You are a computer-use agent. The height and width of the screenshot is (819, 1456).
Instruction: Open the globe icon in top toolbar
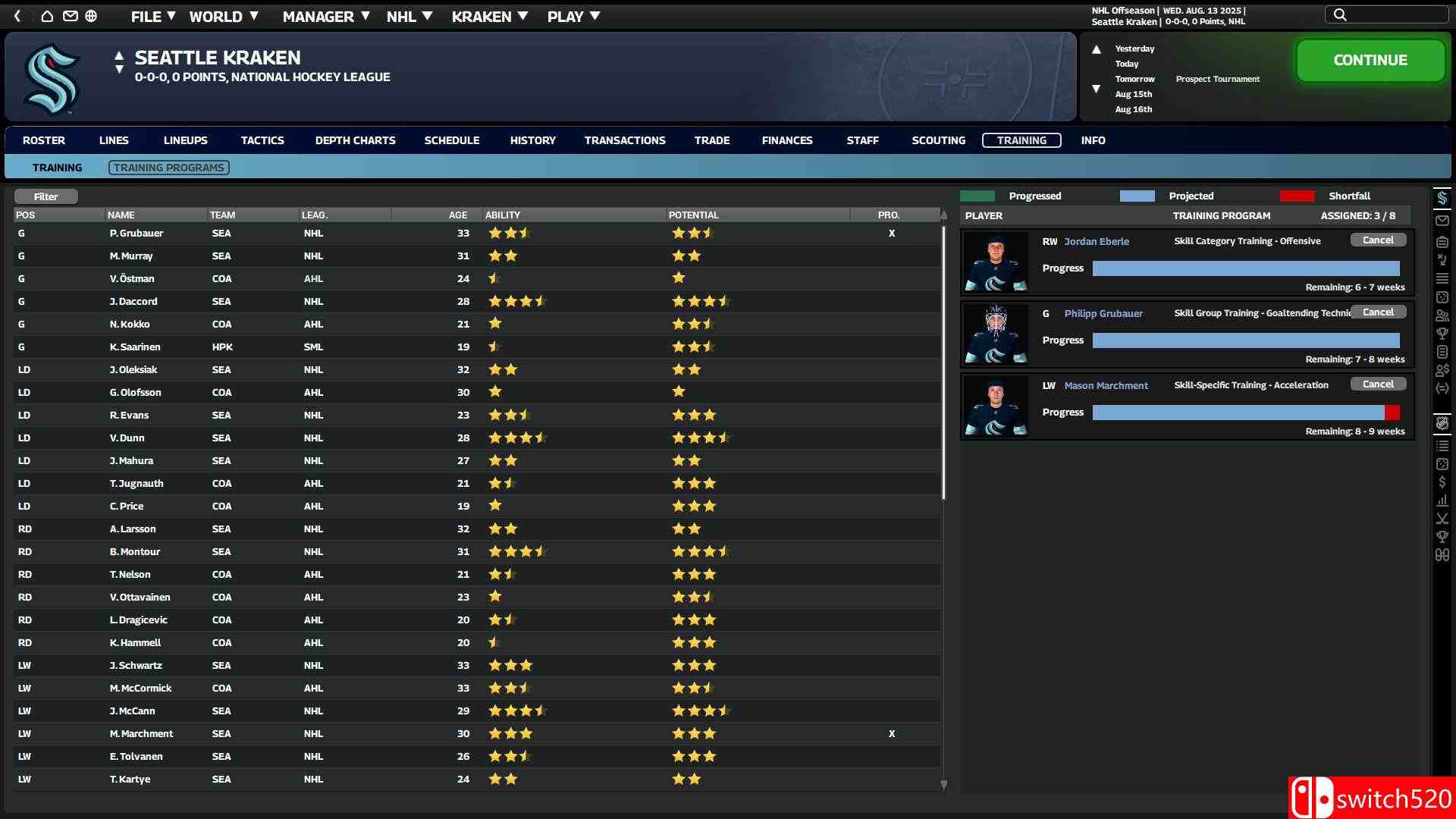click(x=91, y=16)
